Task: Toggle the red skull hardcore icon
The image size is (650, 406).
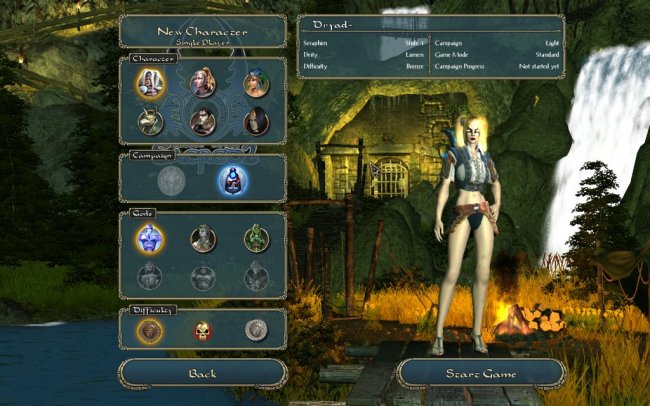Action: (203, 331)
